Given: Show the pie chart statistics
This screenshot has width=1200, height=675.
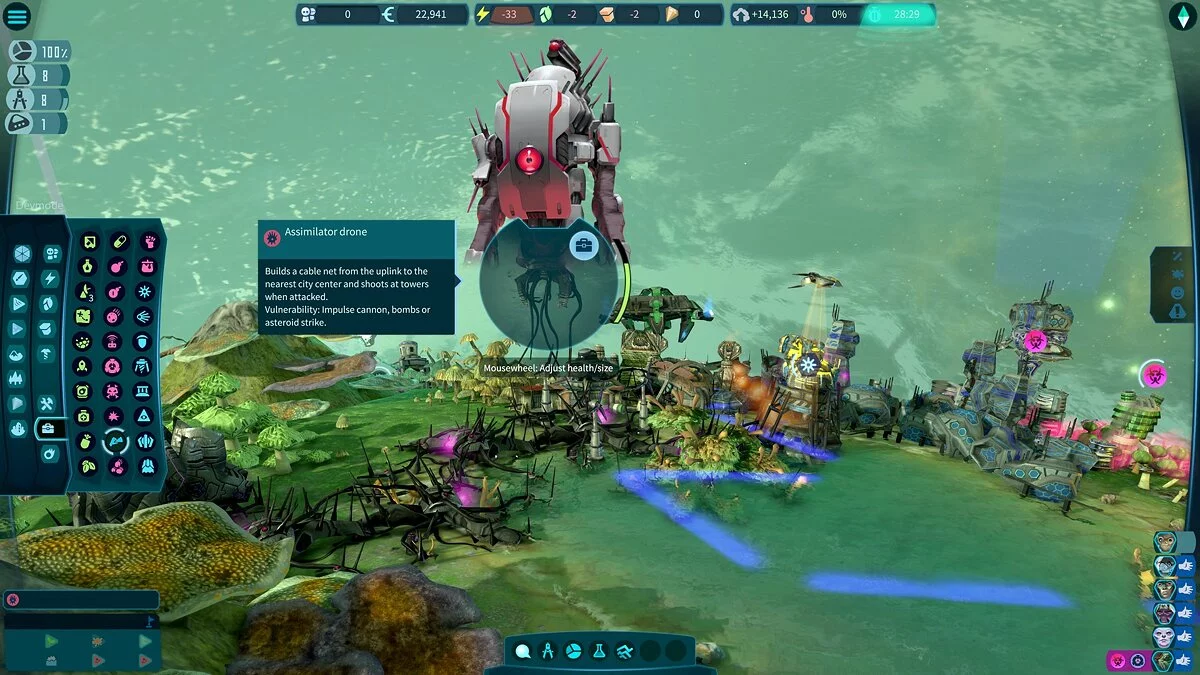Looking at the screenshot, I should [574, 651].
